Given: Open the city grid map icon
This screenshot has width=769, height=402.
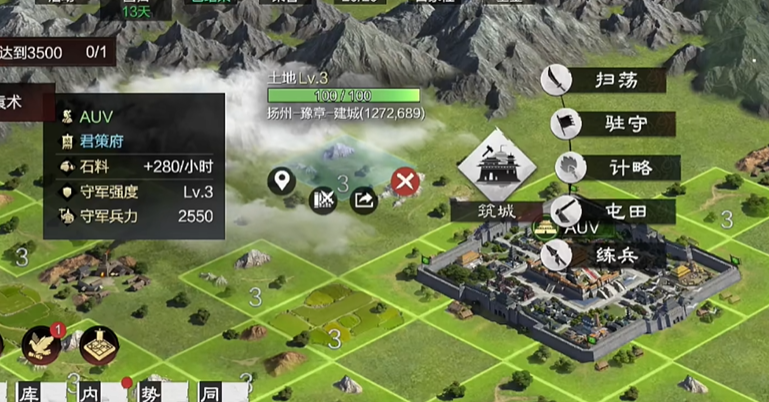Looking at the screenshot, I should pos(100,345).
